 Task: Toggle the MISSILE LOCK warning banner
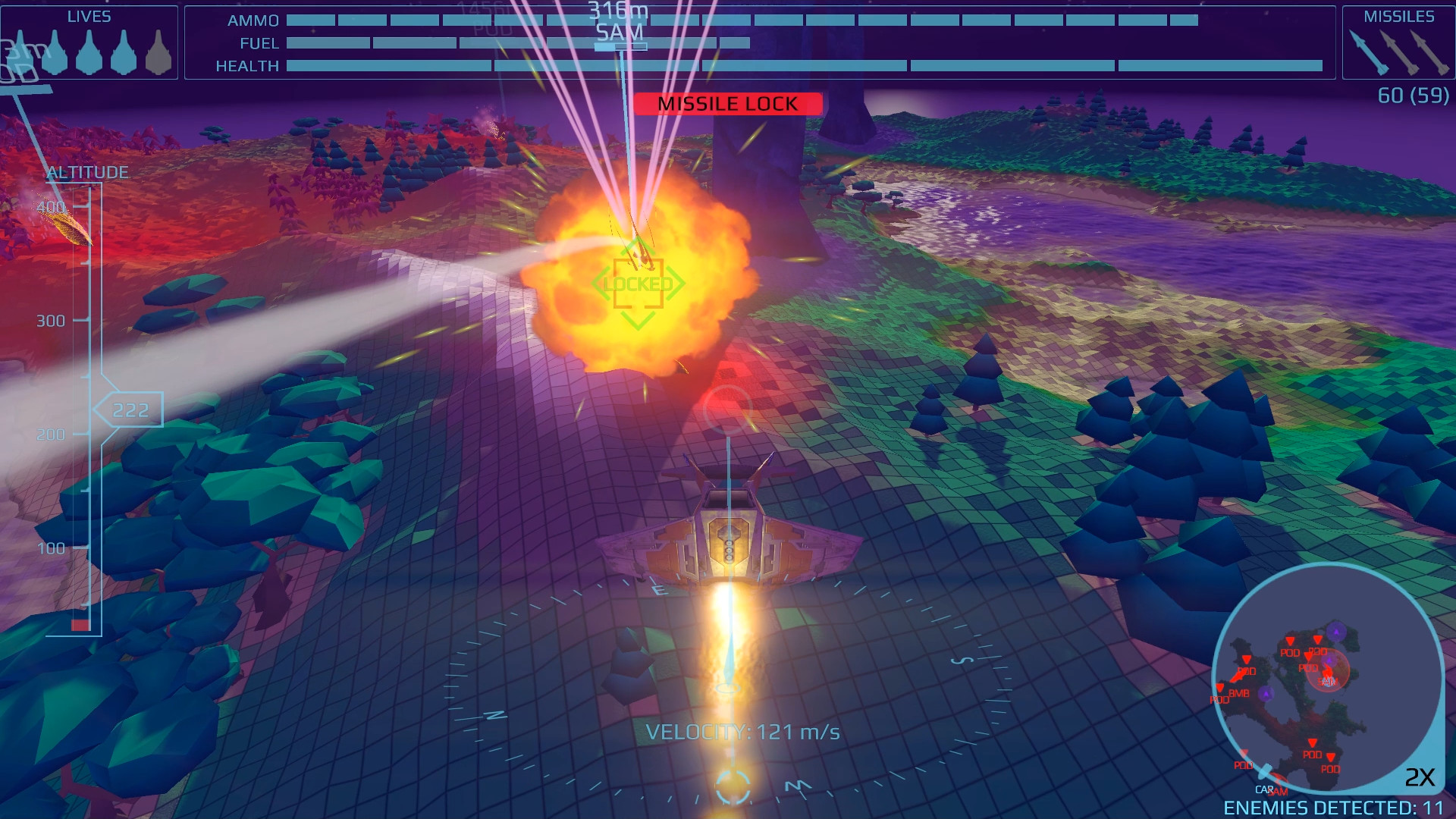[728, 104]
